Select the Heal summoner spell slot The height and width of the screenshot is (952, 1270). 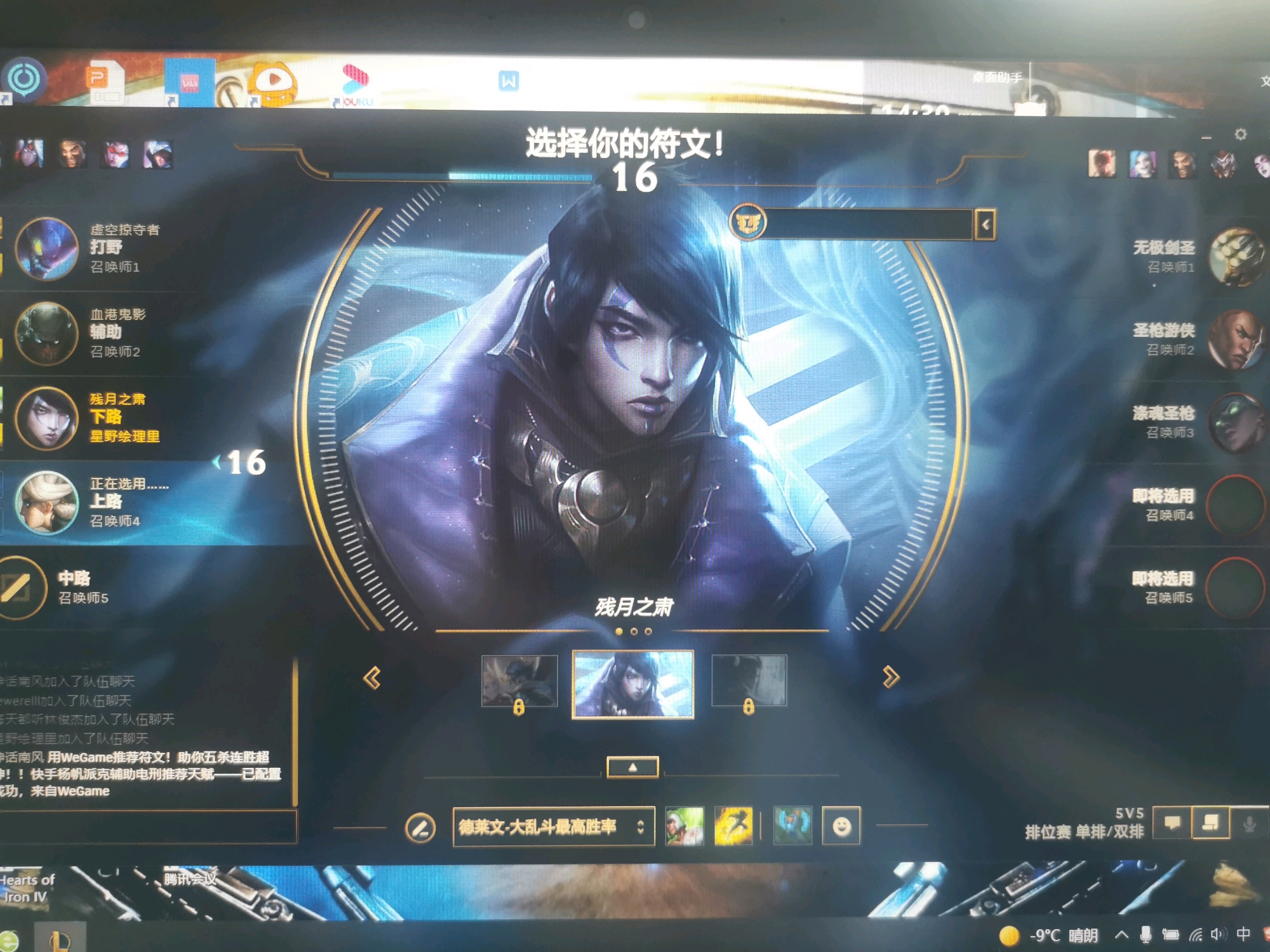[x=684, y=826]
